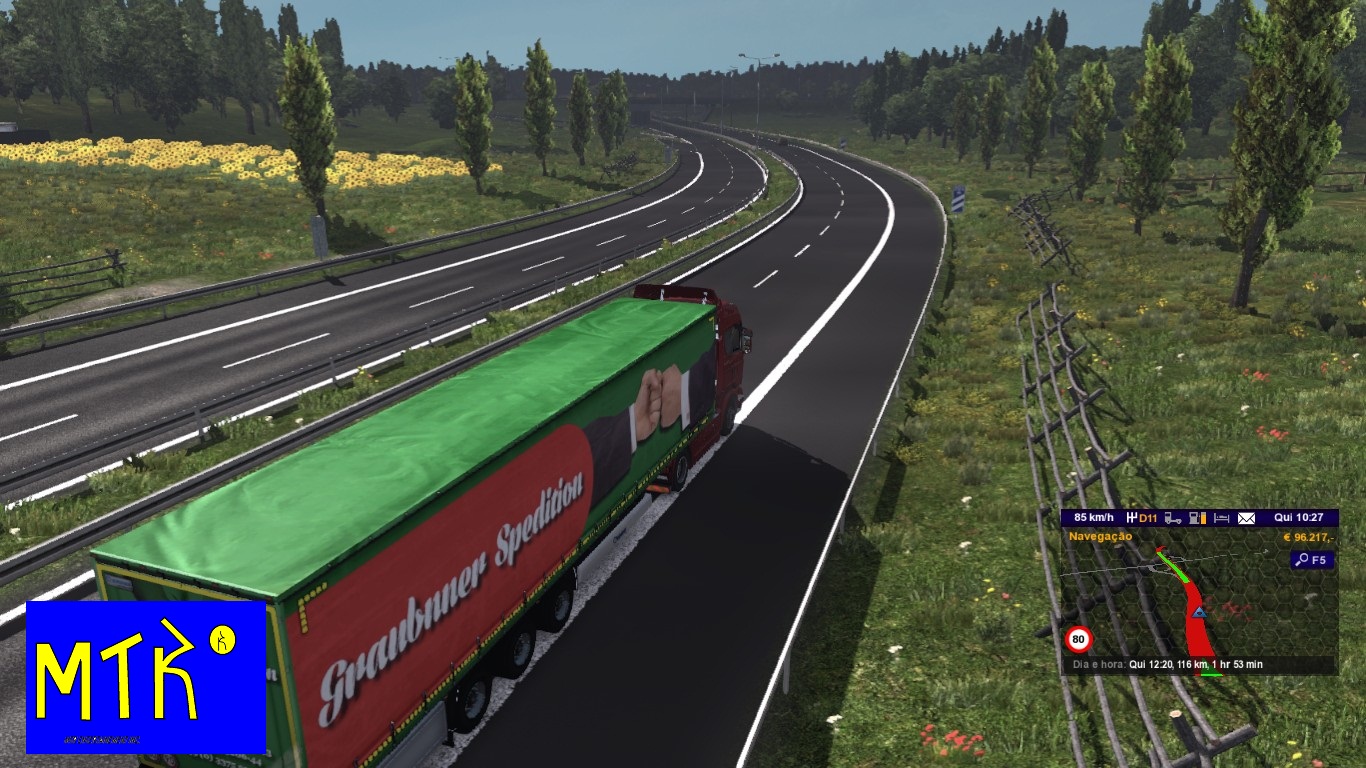This screenshot has width=1366, height=768.
Task: Click the 80 speed limit sign
Action: pyautogui.click(x=1079, y=638)
